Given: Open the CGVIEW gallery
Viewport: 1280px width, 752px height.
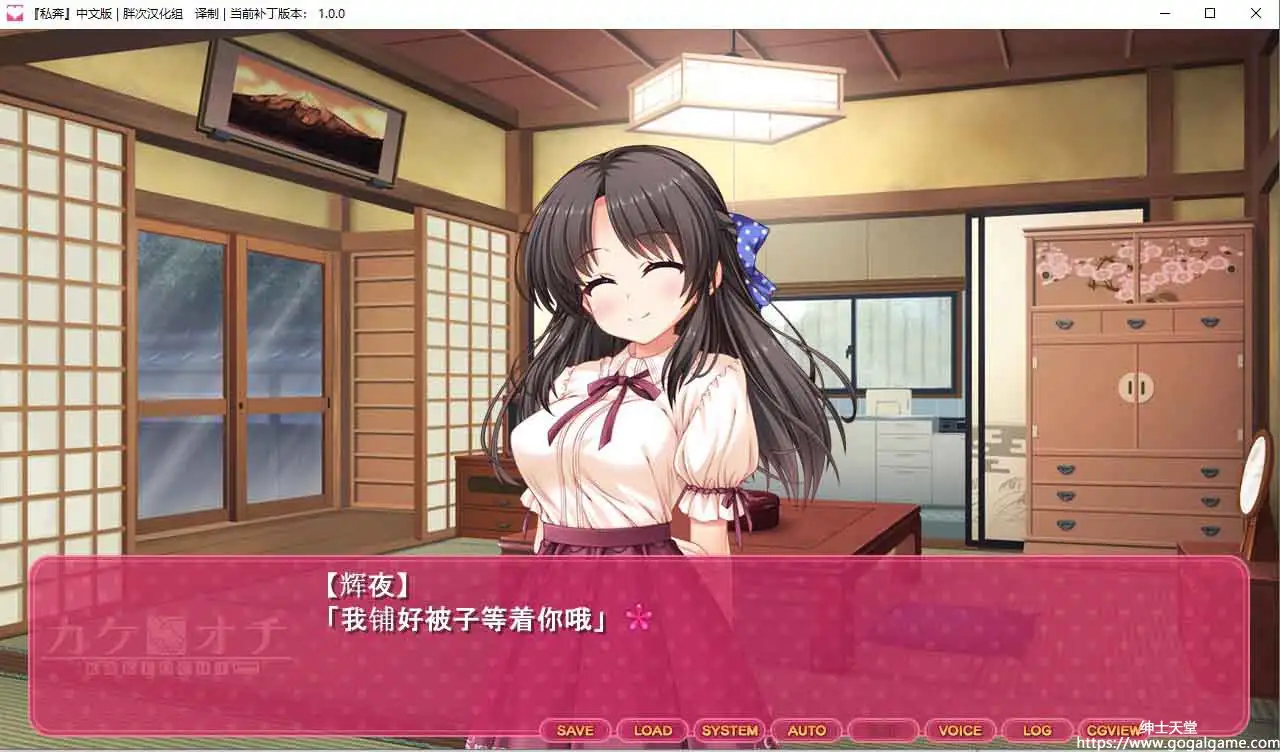Looking at the screenshot, I should 1112,730.
